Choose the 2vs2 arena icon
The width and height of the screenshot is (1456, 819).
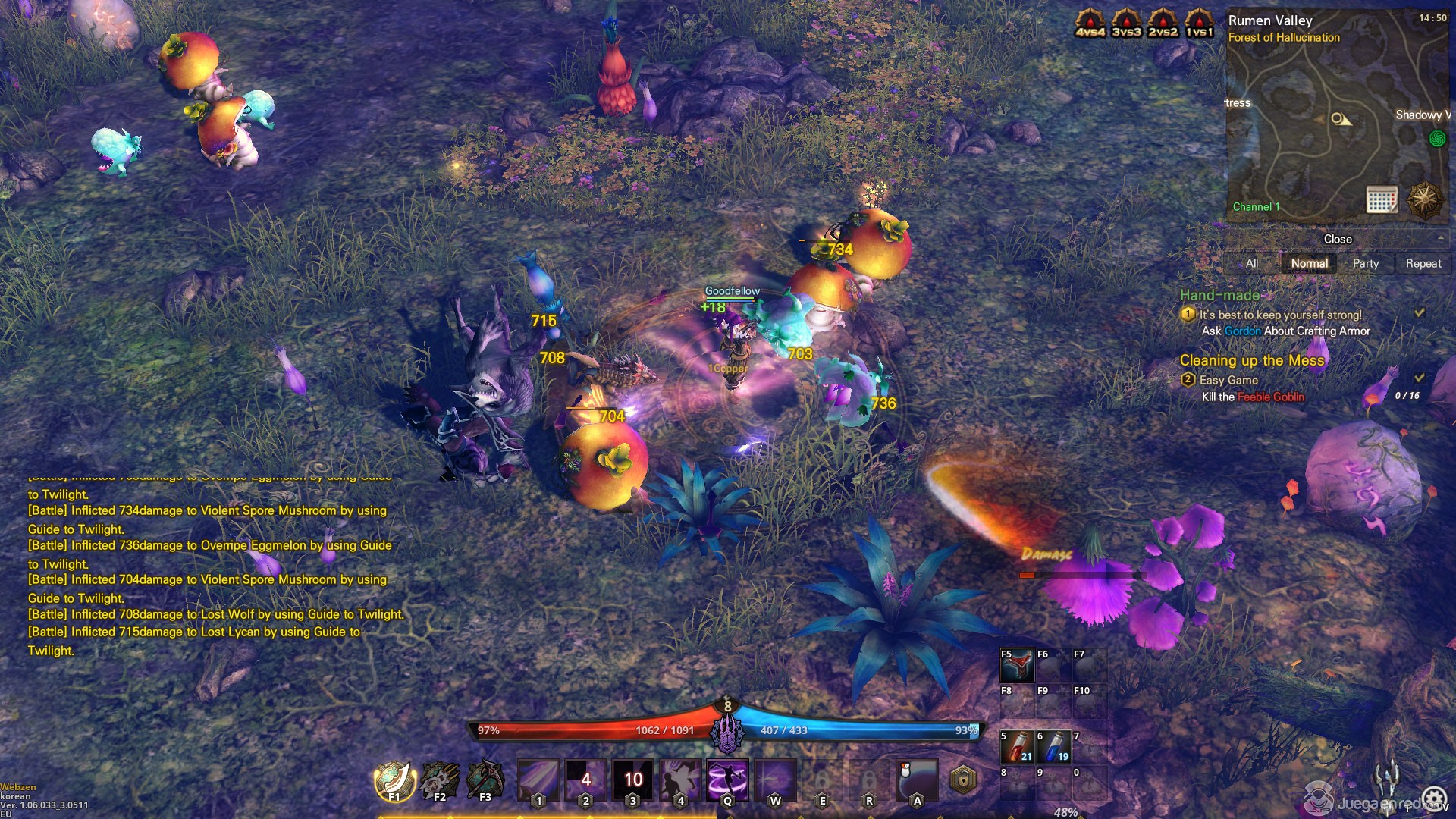click(x=1163, y=22)
